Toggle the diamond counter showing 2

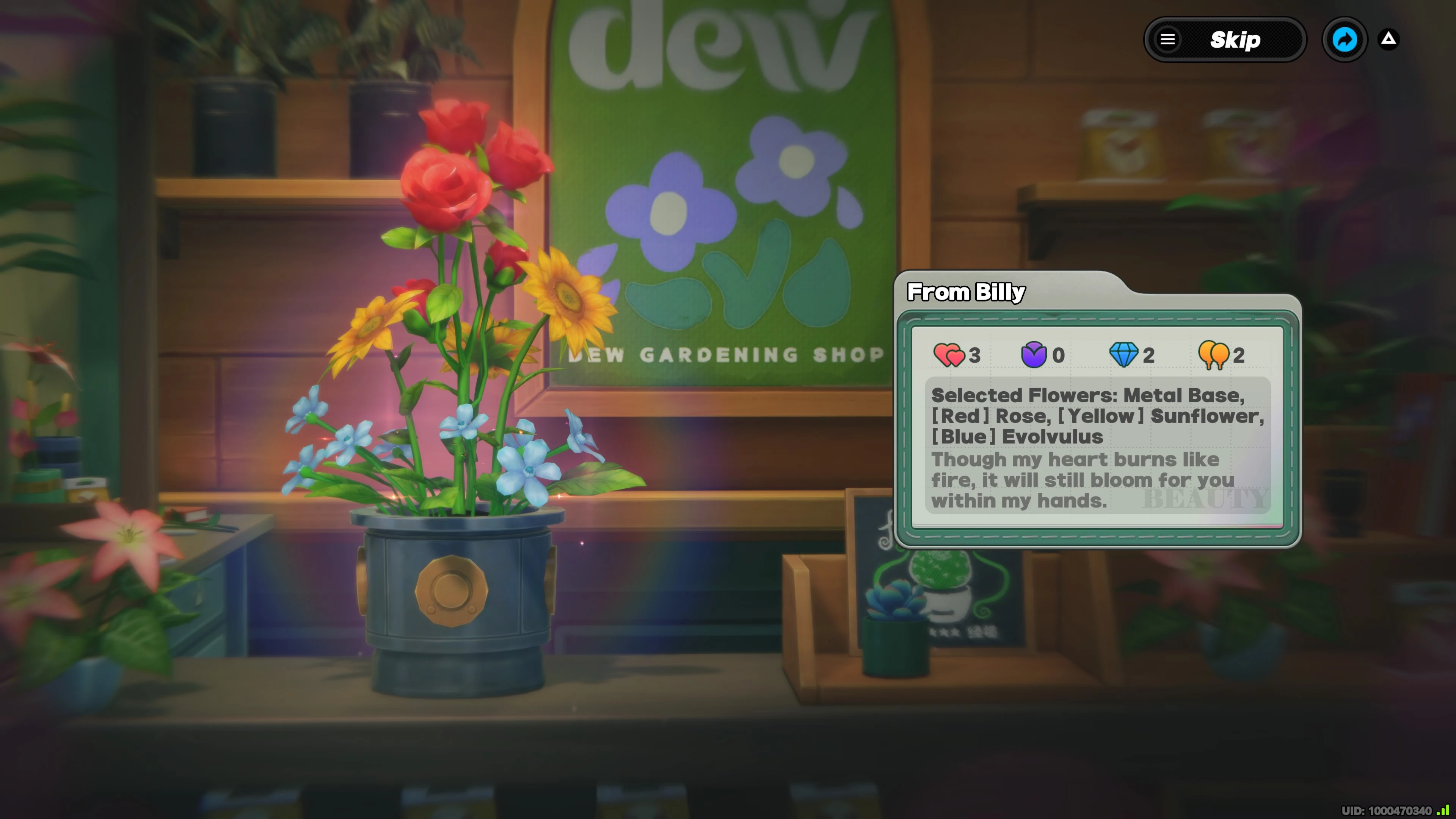click(x=1148, y=356)
